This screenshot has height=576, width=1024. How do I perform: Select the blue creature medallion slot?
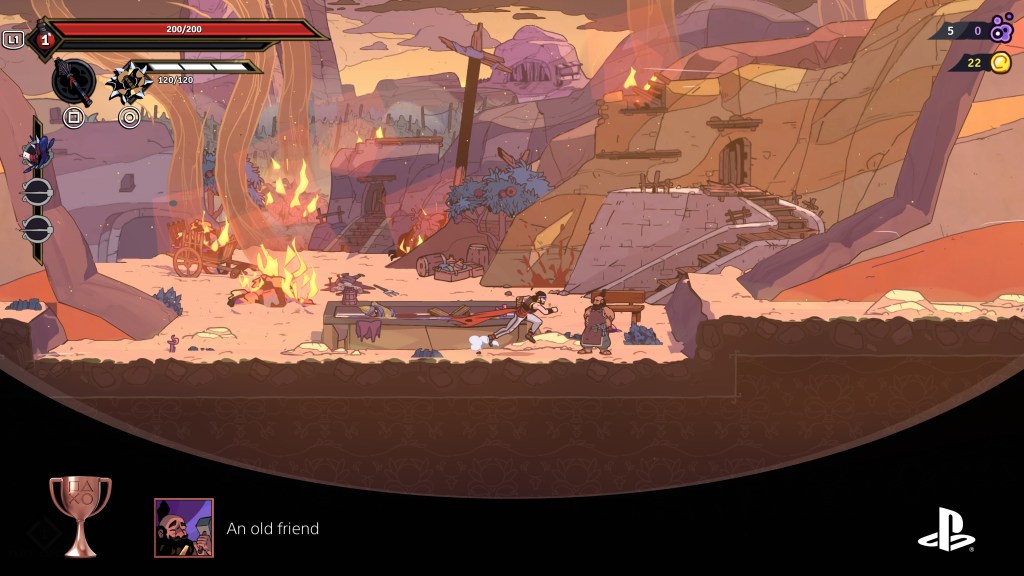[x=37, y=153]
